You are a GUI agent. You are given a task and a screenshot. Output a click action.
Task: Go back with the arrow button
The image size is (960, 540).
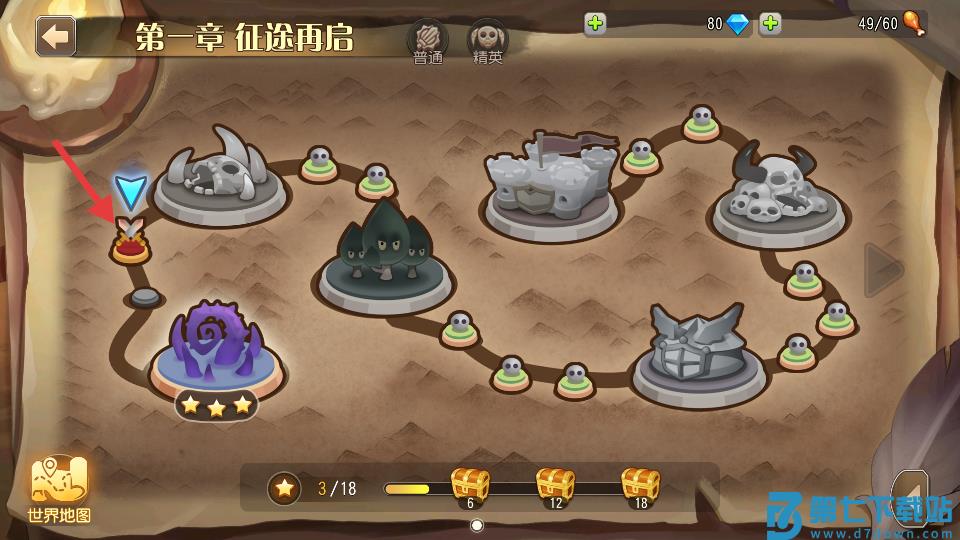(x=56, y=36)
